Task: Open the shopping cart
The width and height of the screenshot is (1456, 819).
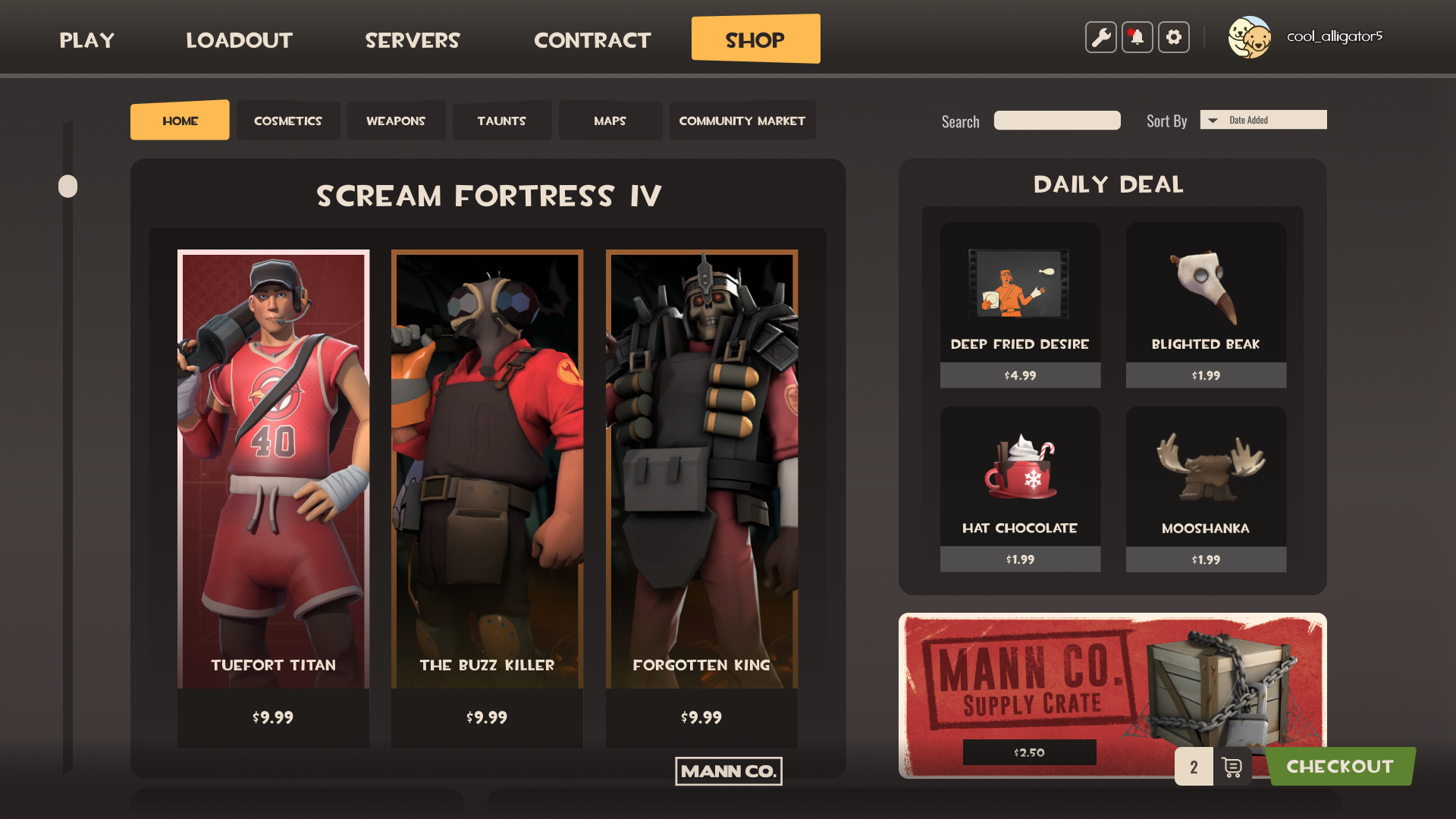Action: (x=1232, y=767)
